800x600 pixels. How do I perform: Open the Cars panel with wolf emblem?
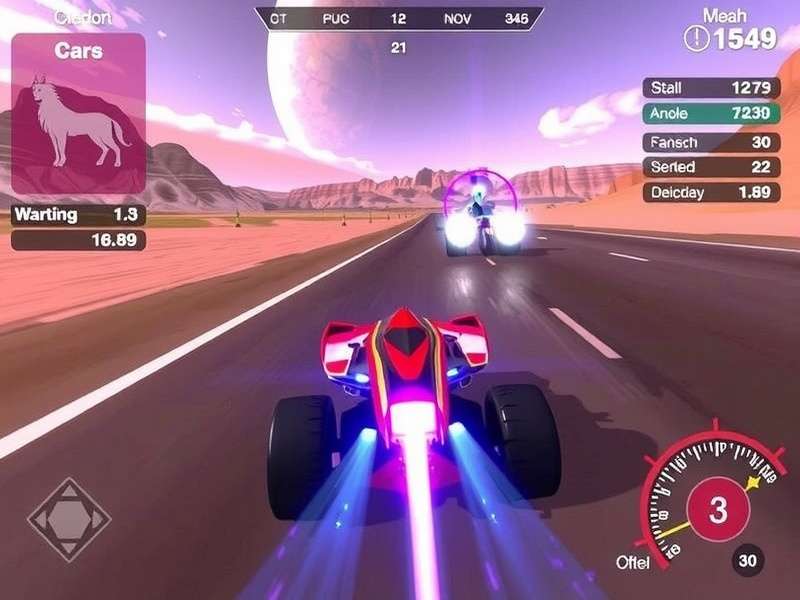click(x=78, y=113)
